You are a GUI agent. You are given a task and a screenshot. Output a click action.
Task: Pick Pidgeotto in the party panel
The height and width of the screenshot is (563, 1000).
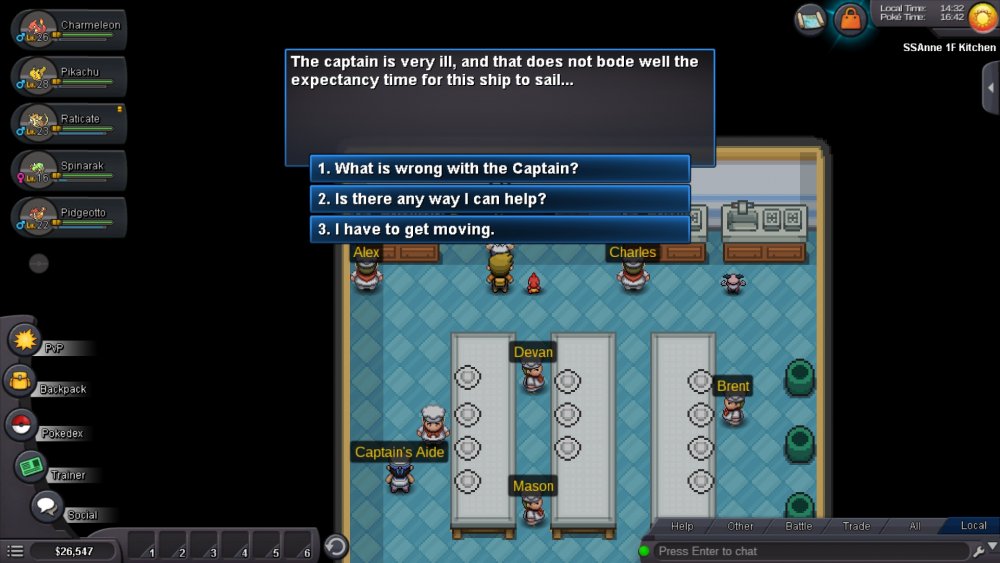click(x=68, y=217)
